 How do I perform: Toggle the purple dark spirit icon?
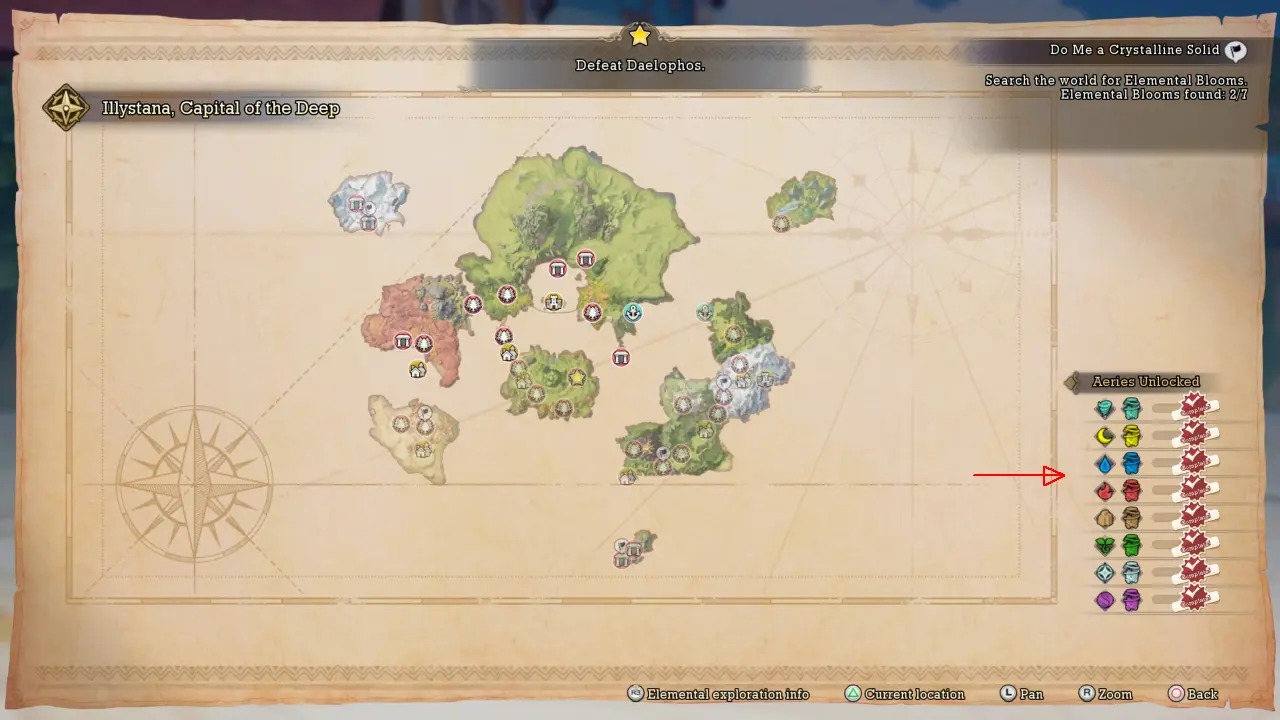1131,599
